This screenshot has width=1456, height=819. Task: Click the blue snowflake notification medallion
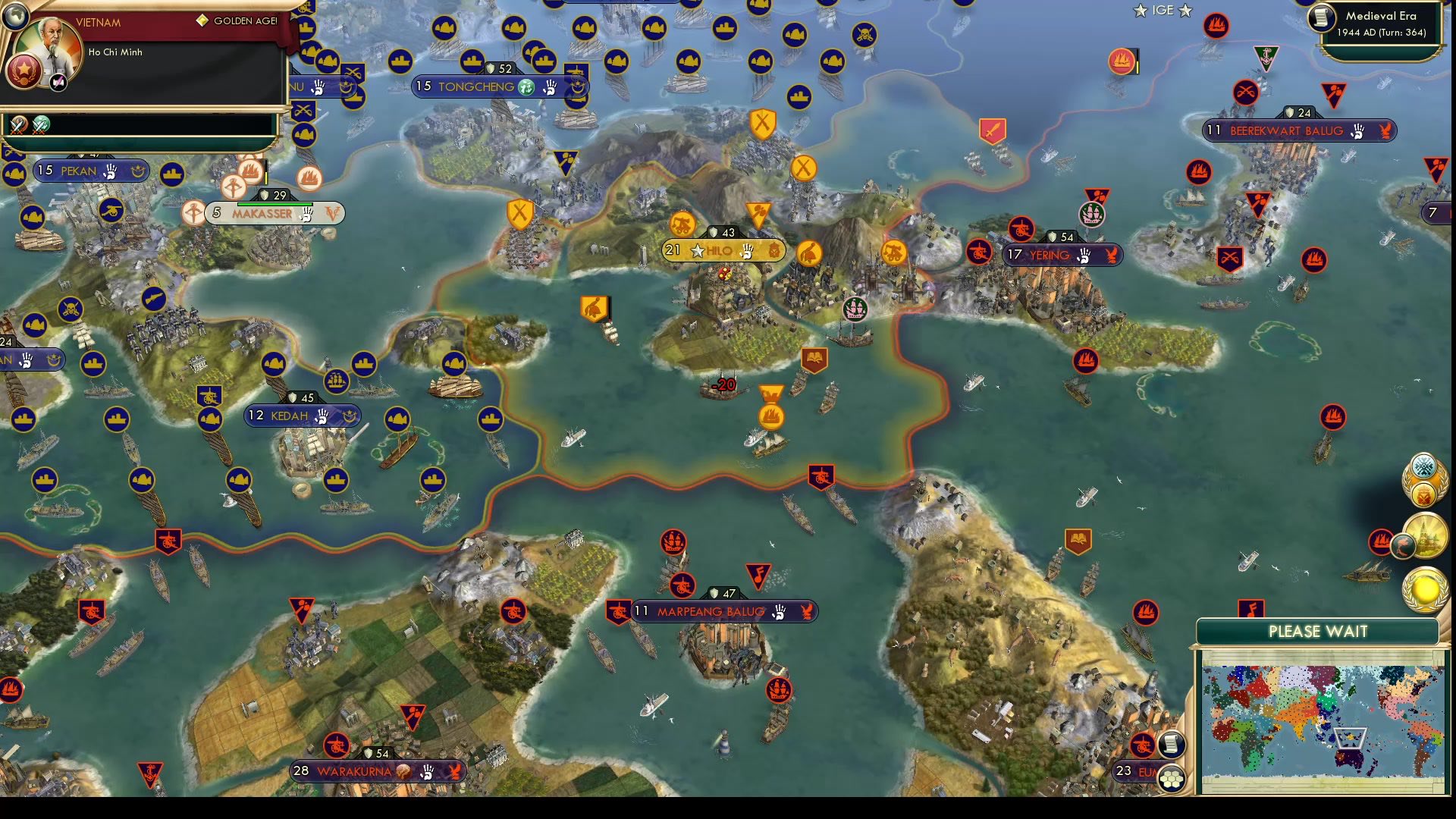click(1423, 466)
